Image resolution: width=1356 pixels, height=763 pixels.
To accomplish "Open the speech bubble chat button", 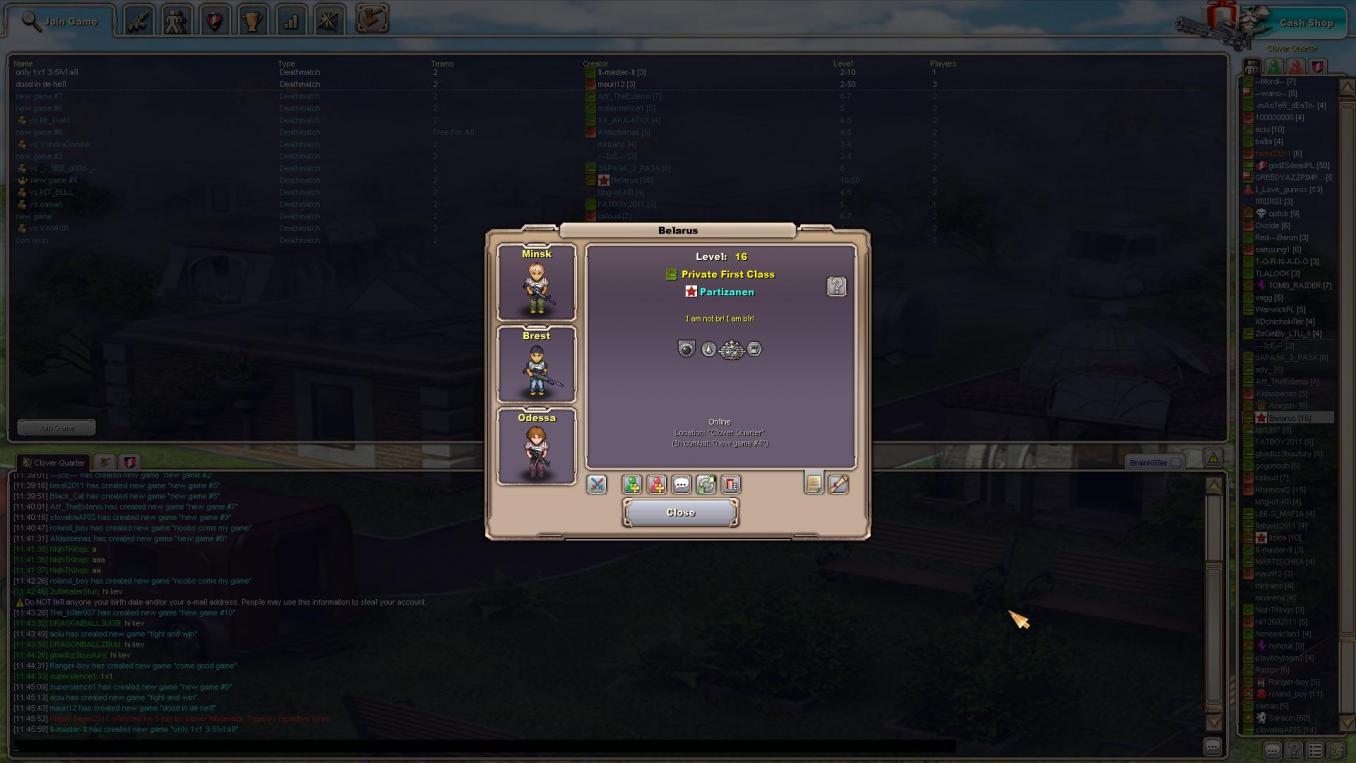I will (681, 485).
